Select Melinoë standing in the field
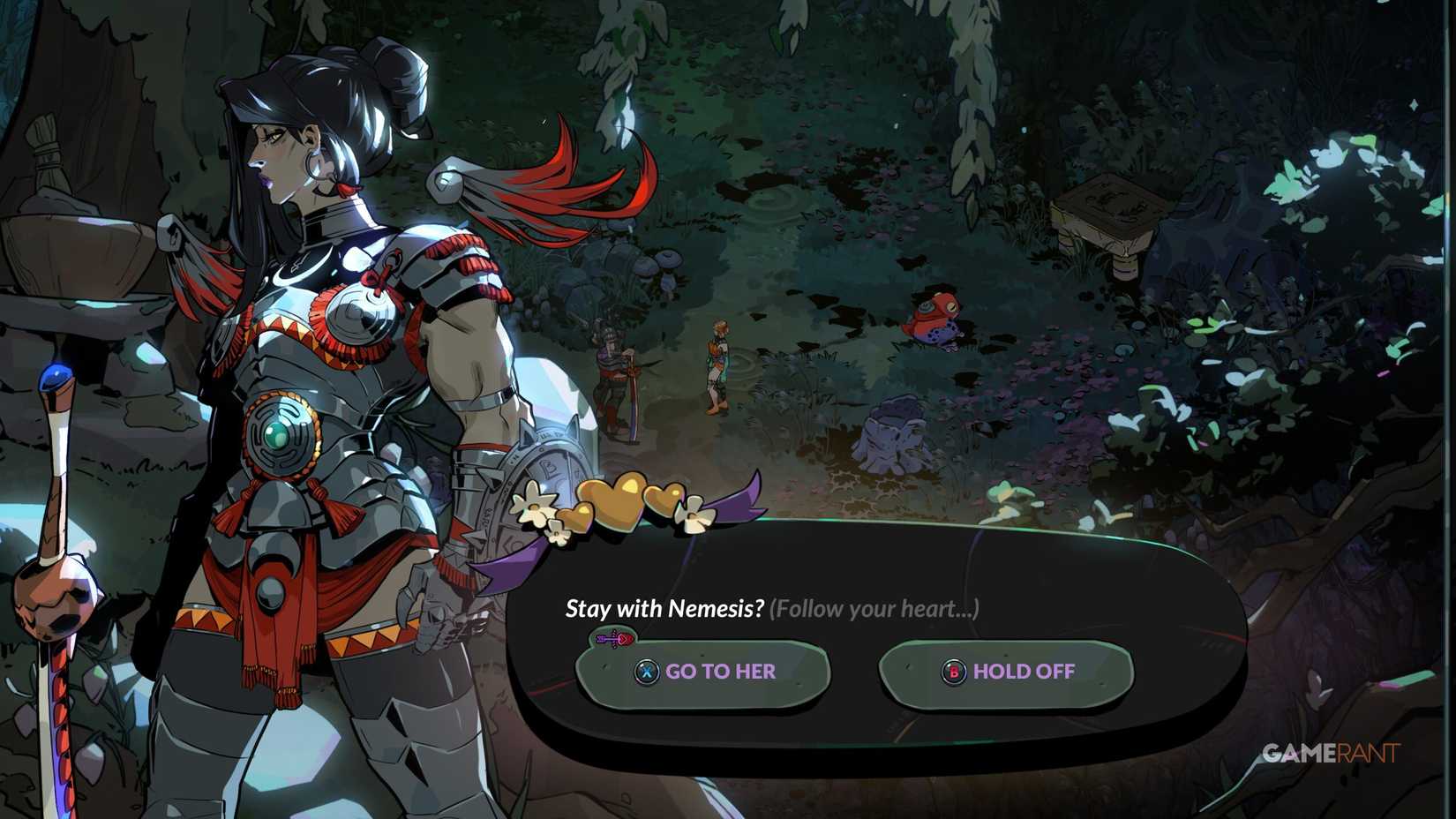 717,362
